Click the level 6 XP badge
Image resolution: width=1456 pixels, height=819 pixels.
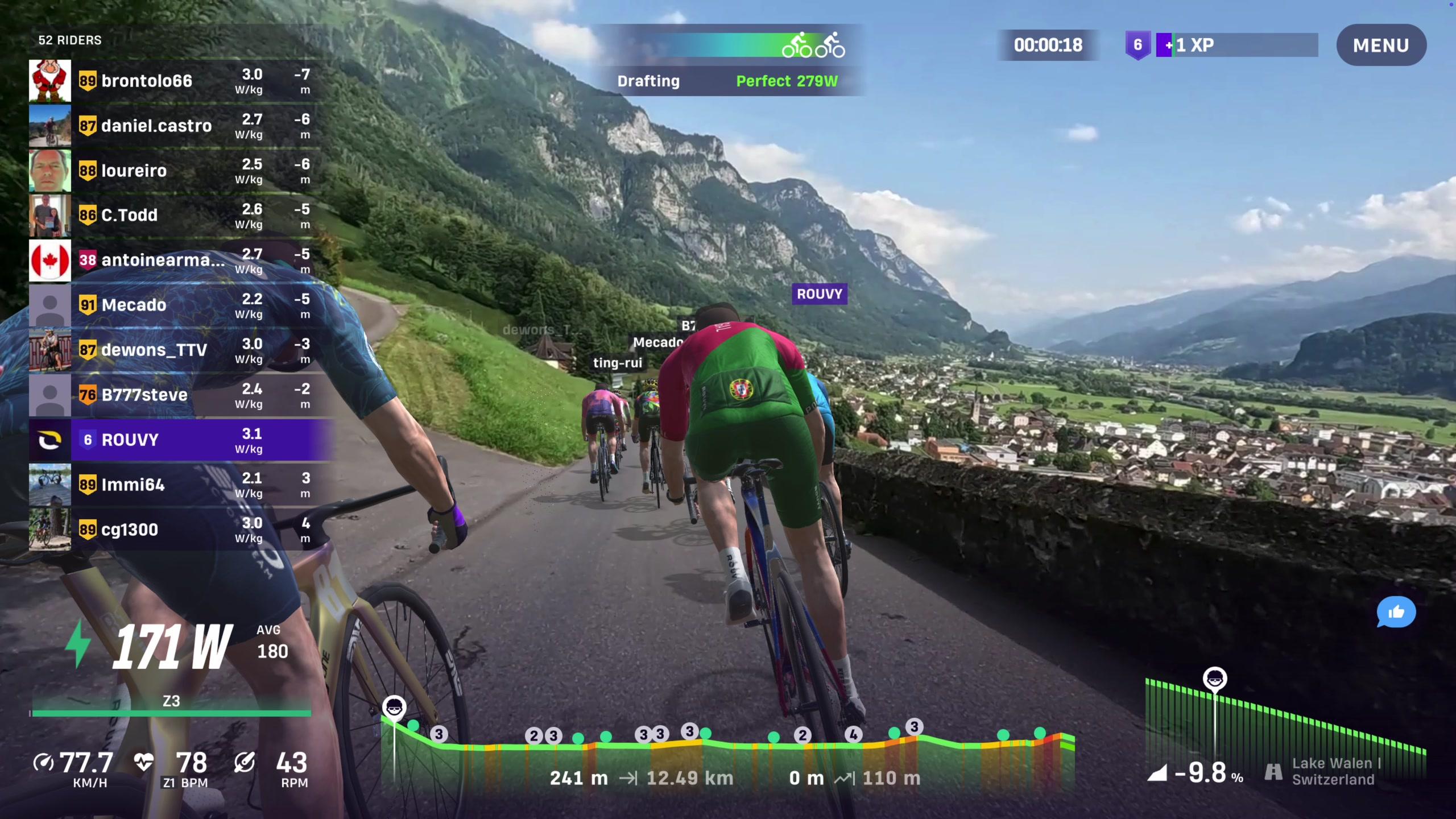pos(1137,45)
